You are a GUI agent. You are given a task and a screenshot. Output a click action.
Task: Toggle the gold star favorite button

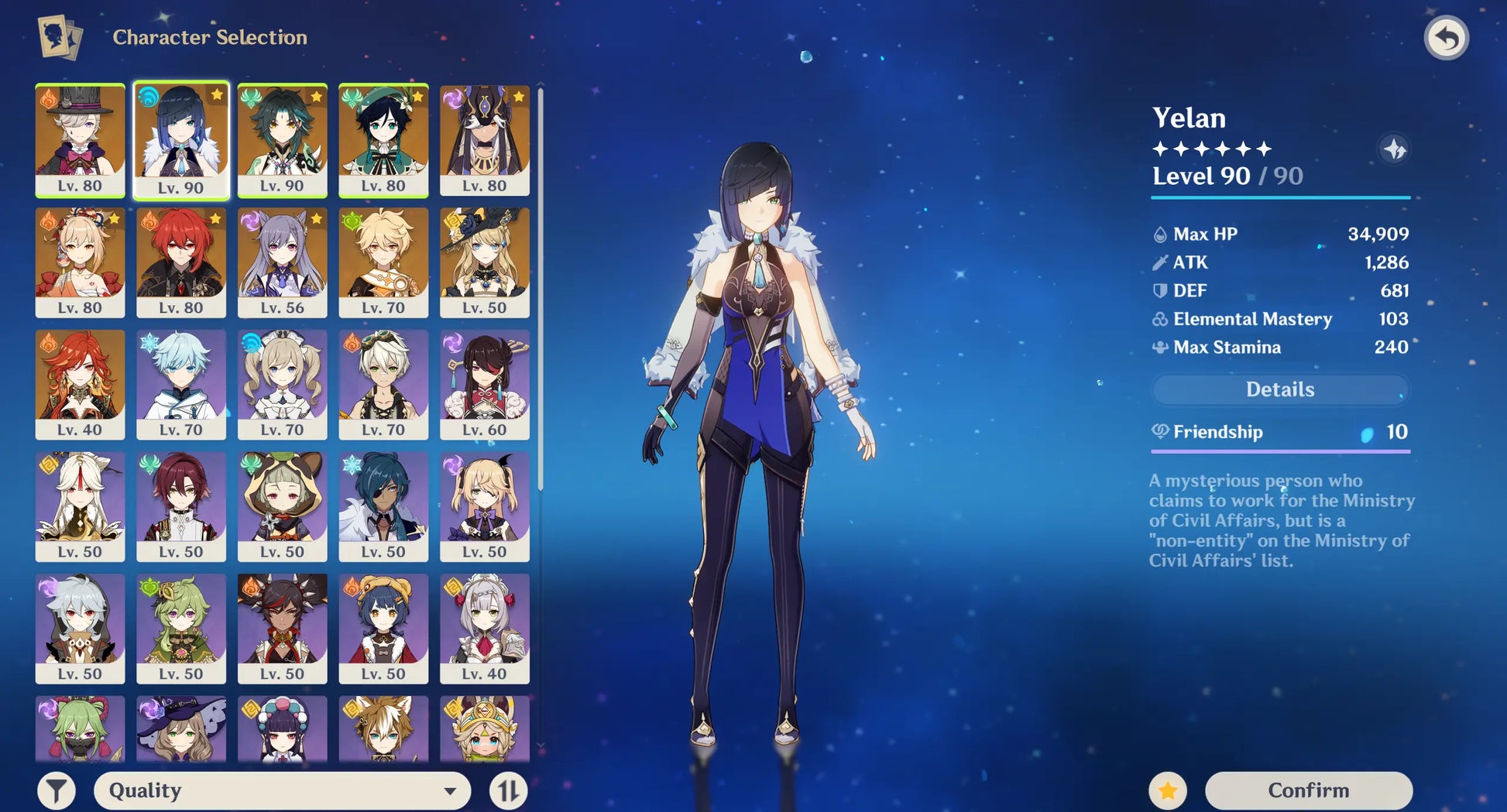1167,790
